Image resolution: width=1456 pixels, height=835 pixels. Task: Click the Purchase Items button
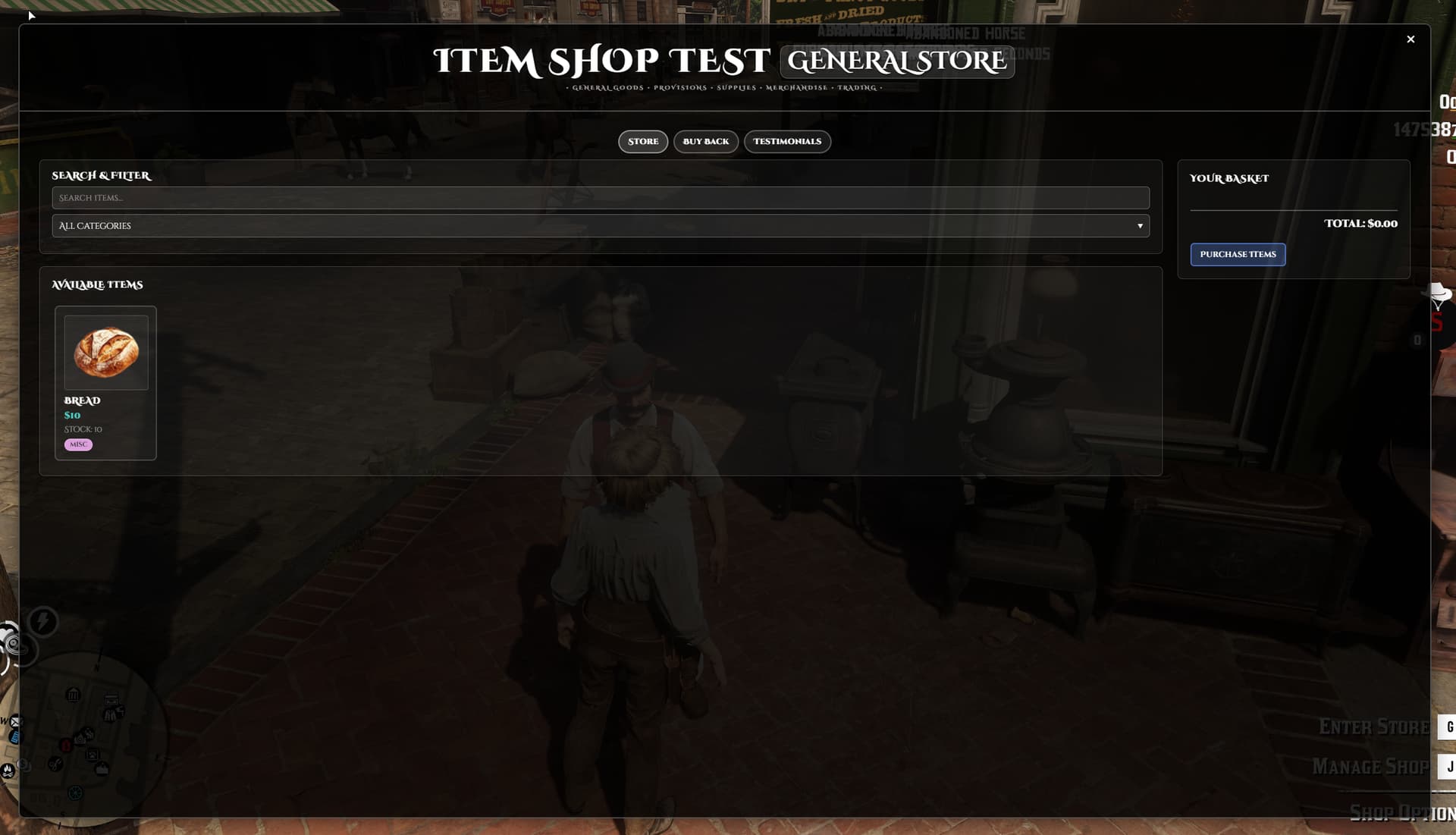1238,254
